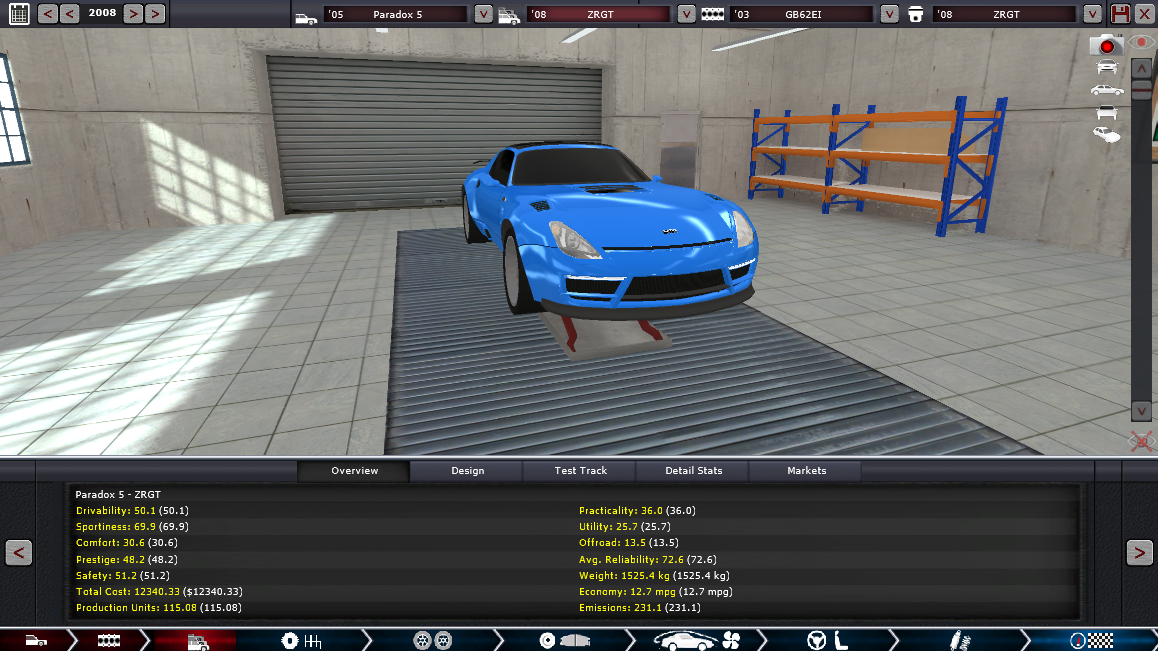Close the car designer with the X button
The height and width of the screenshot is (651, 1158).
tap(1144, 14)
